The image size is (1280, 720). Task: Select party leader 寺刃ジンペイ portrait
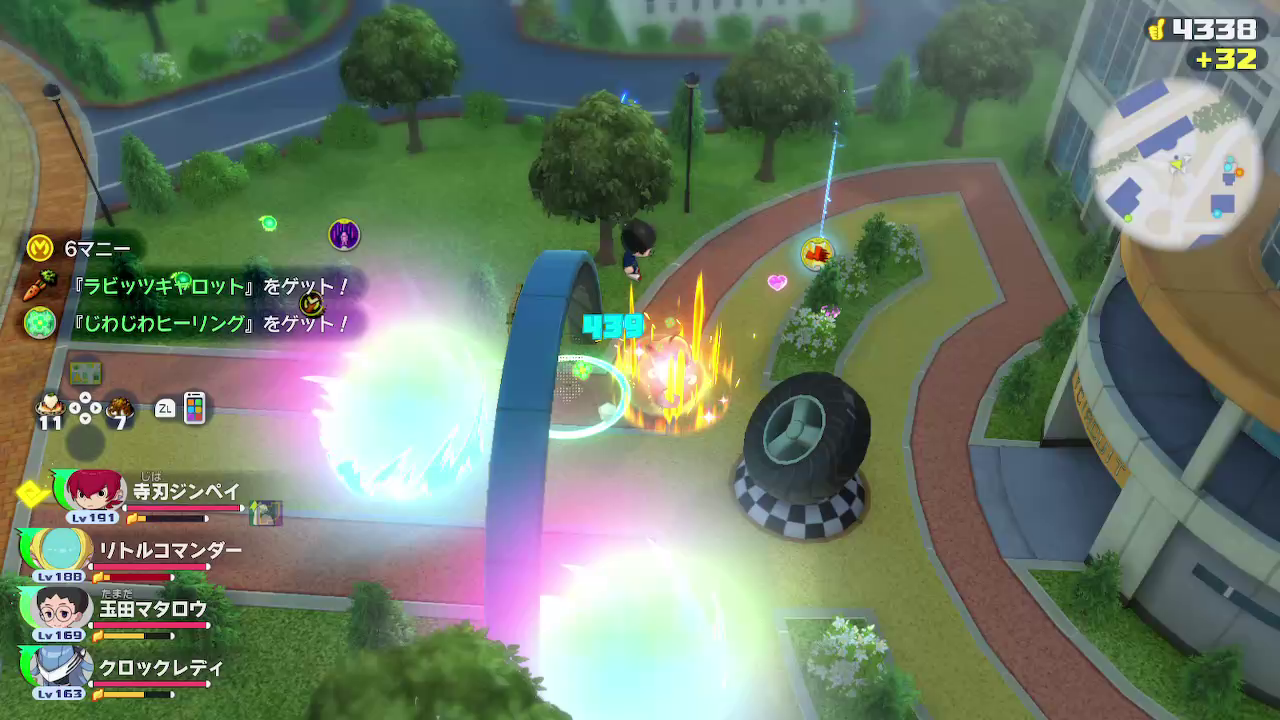(x=94, y=491)
